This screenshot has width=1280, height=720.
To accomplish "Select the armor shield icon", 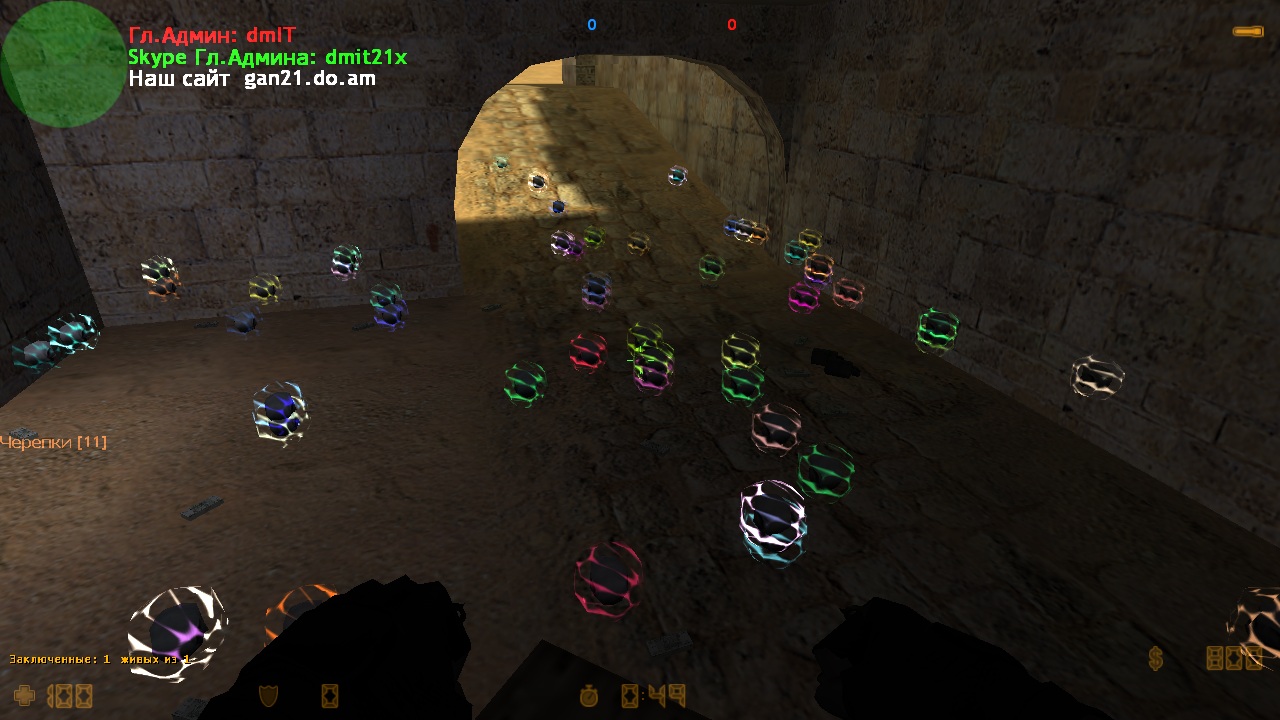I will coord(268,694).
